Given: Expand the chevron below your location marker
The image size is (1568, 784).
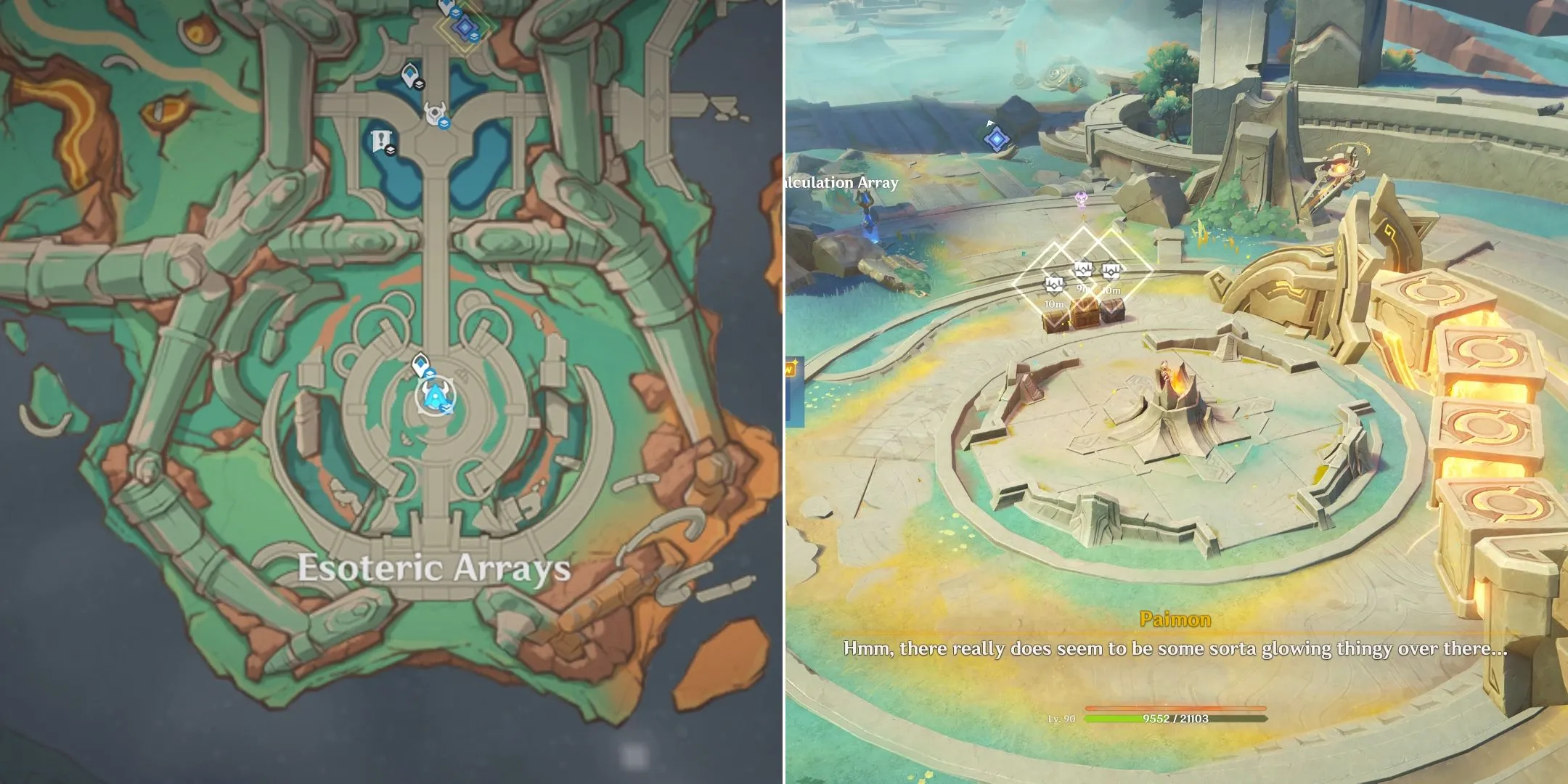Looking at the screenshot, I should [x=446, y=408].
